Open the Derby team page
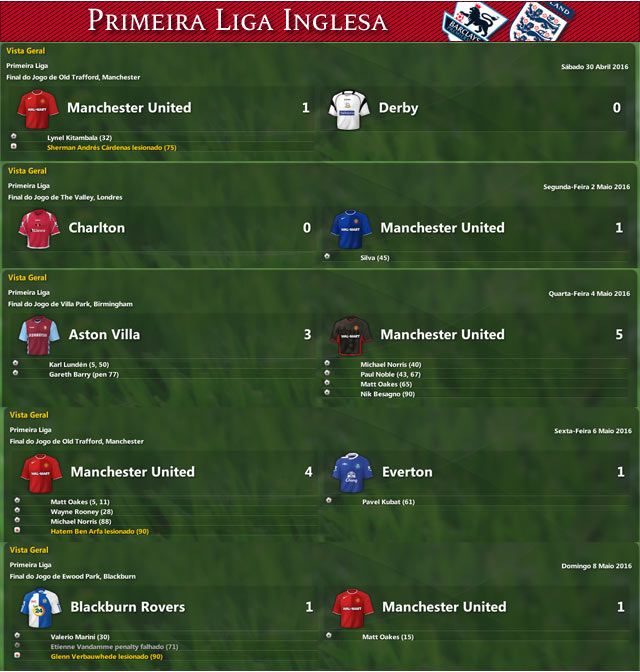Screen dimensions: 640x672 tap(398, 108)
